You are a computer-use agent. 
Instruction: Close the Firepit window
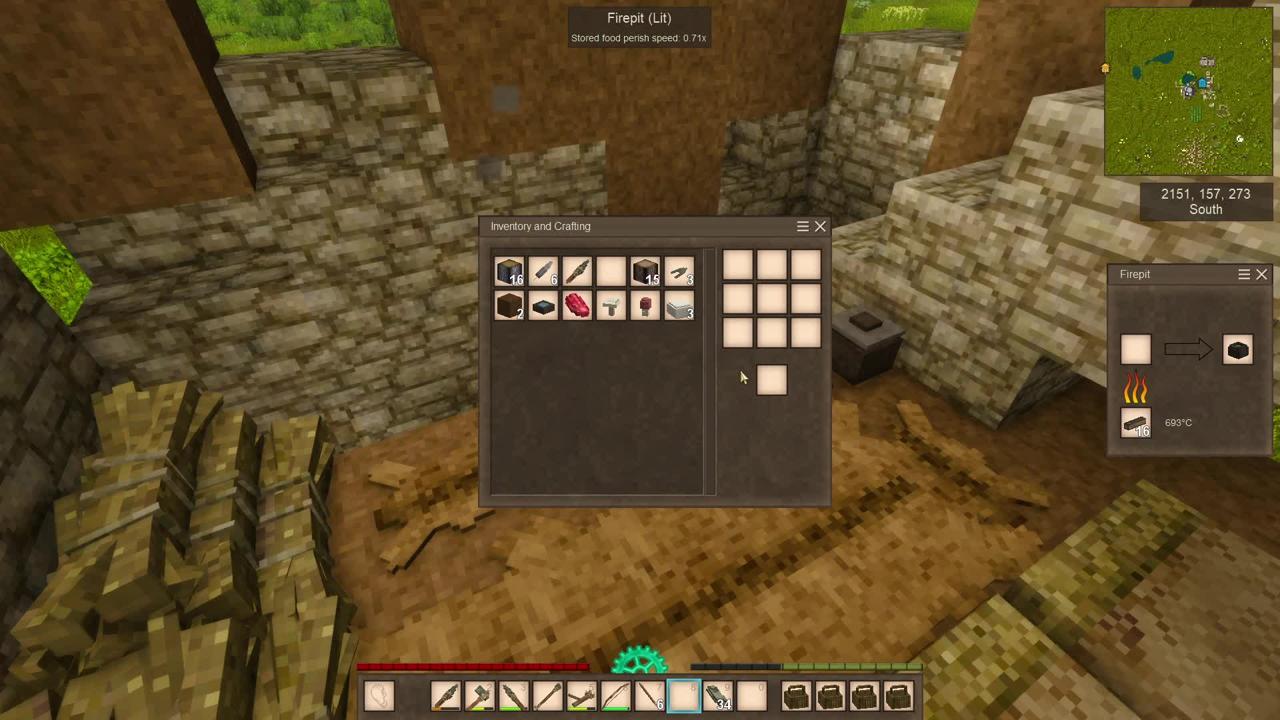coord(1261,274)
